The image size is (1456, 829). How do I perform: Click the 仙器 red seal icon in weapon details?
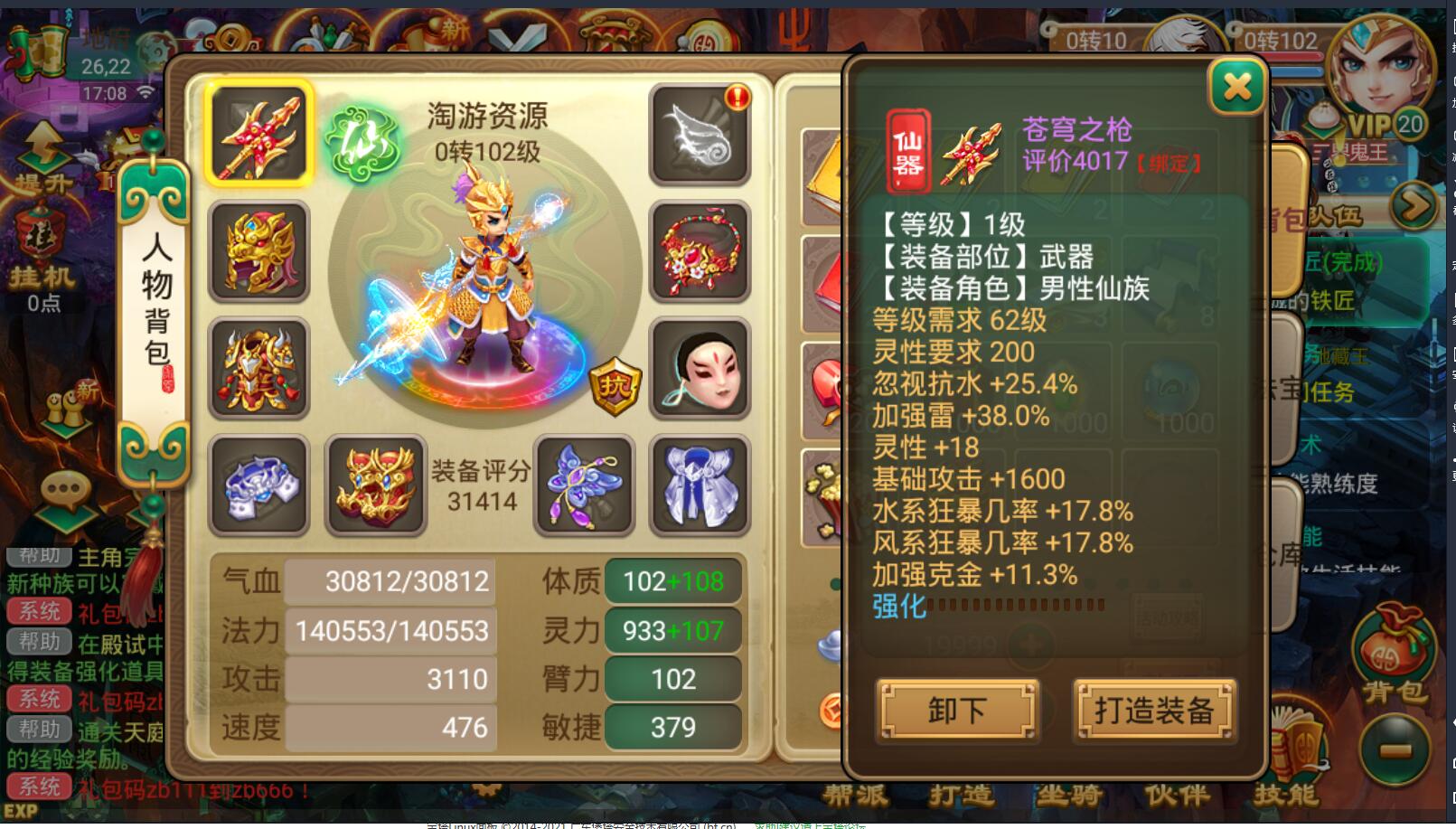pos(906,150)
